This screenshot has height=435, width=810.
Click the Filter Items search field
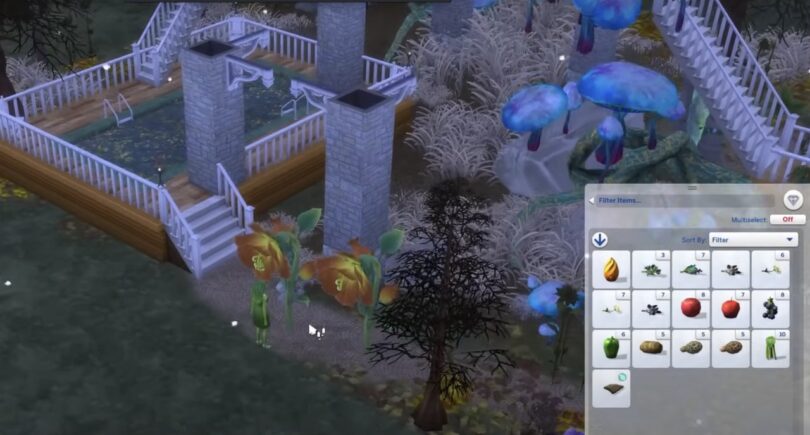pyautogui.click(x=682, y=200)
